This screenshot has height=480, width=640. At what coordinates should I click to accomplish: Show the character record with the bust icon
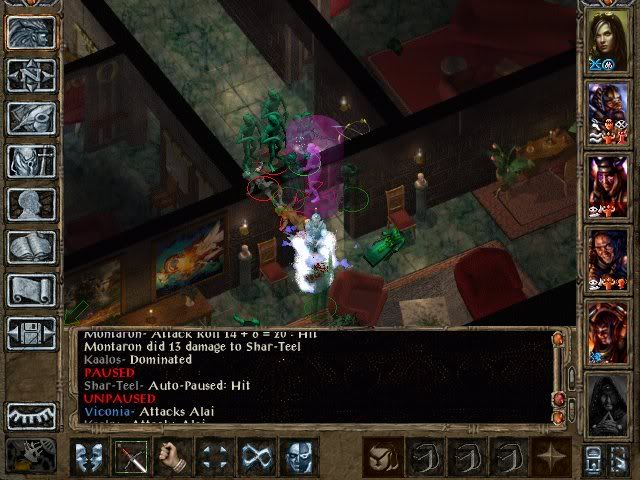(x=31, y=204)
